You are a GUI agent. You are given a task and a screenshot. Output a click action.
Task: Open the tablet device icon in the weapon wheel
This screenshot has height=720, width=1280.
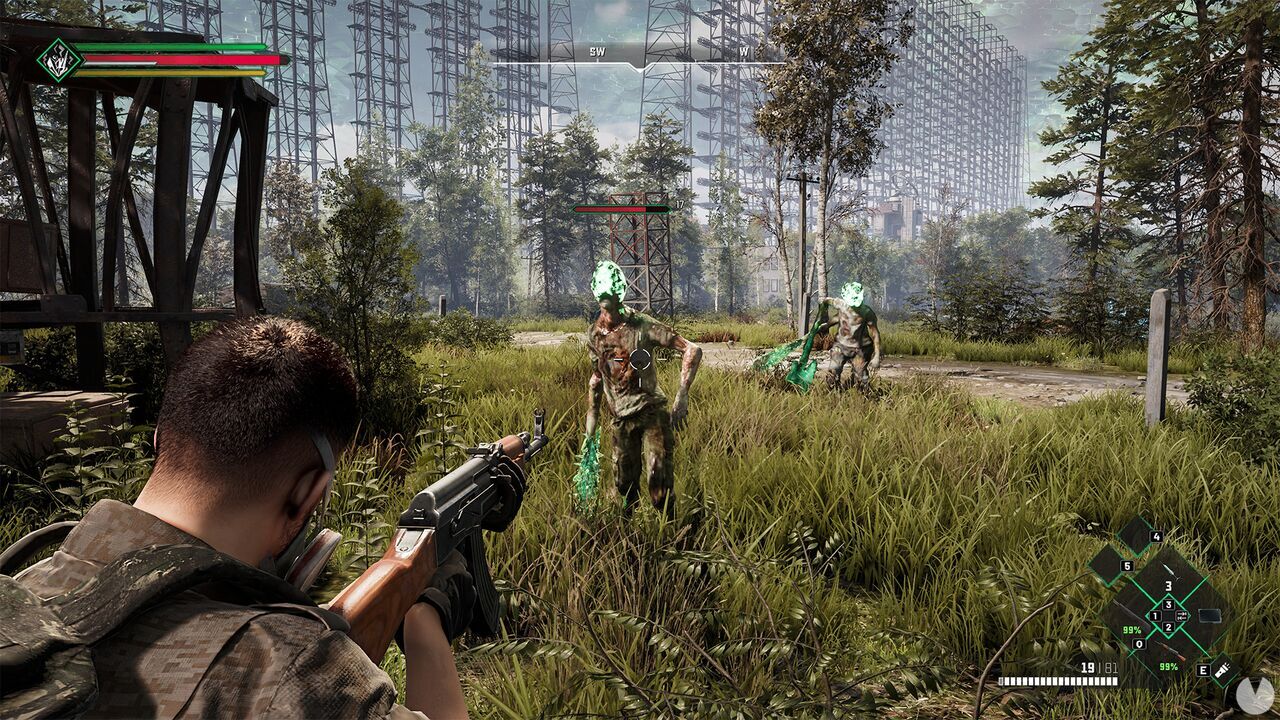(1210, 615)
